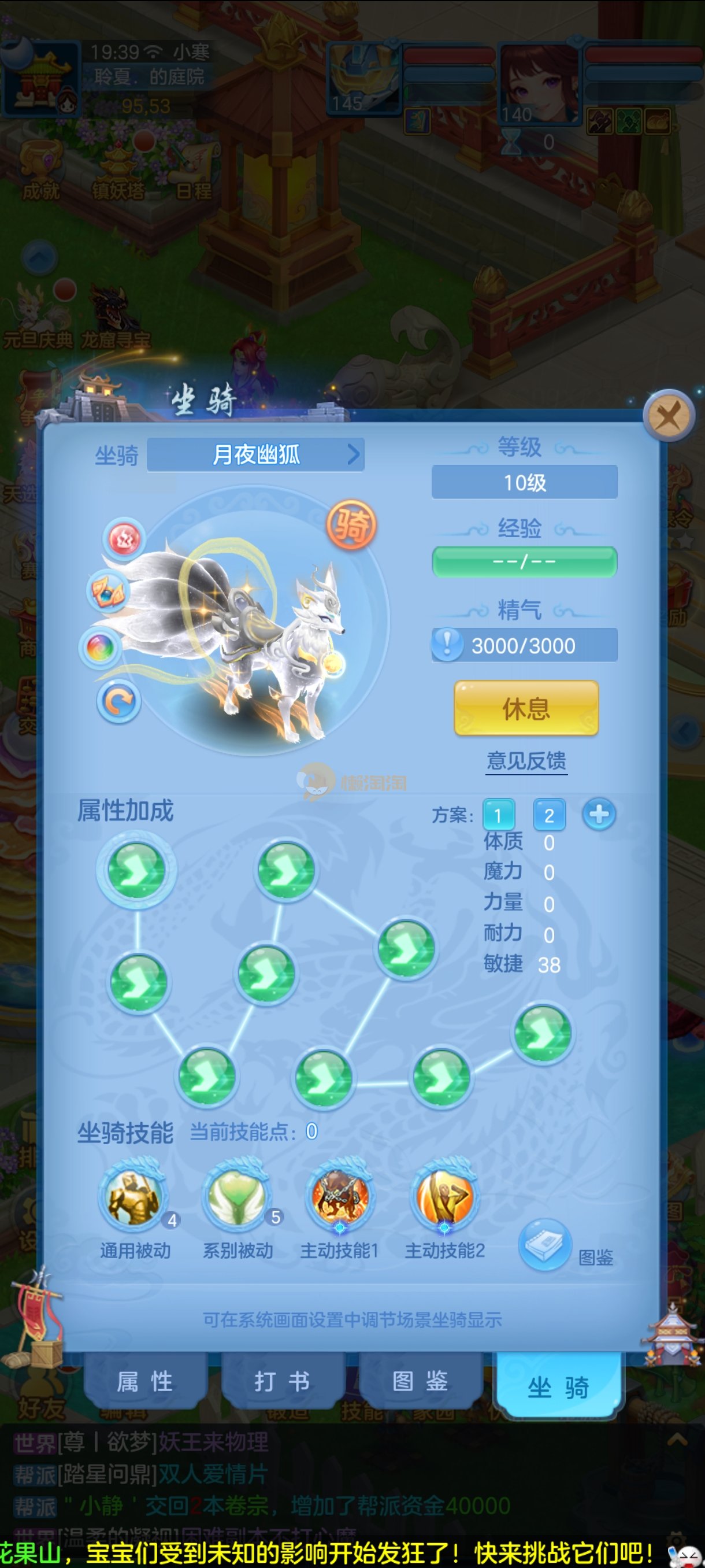Image resolution: width=705 pixels, height=1568 pixels.
Task: Click the rainbow color dye icon
Action: pos(101,648)
